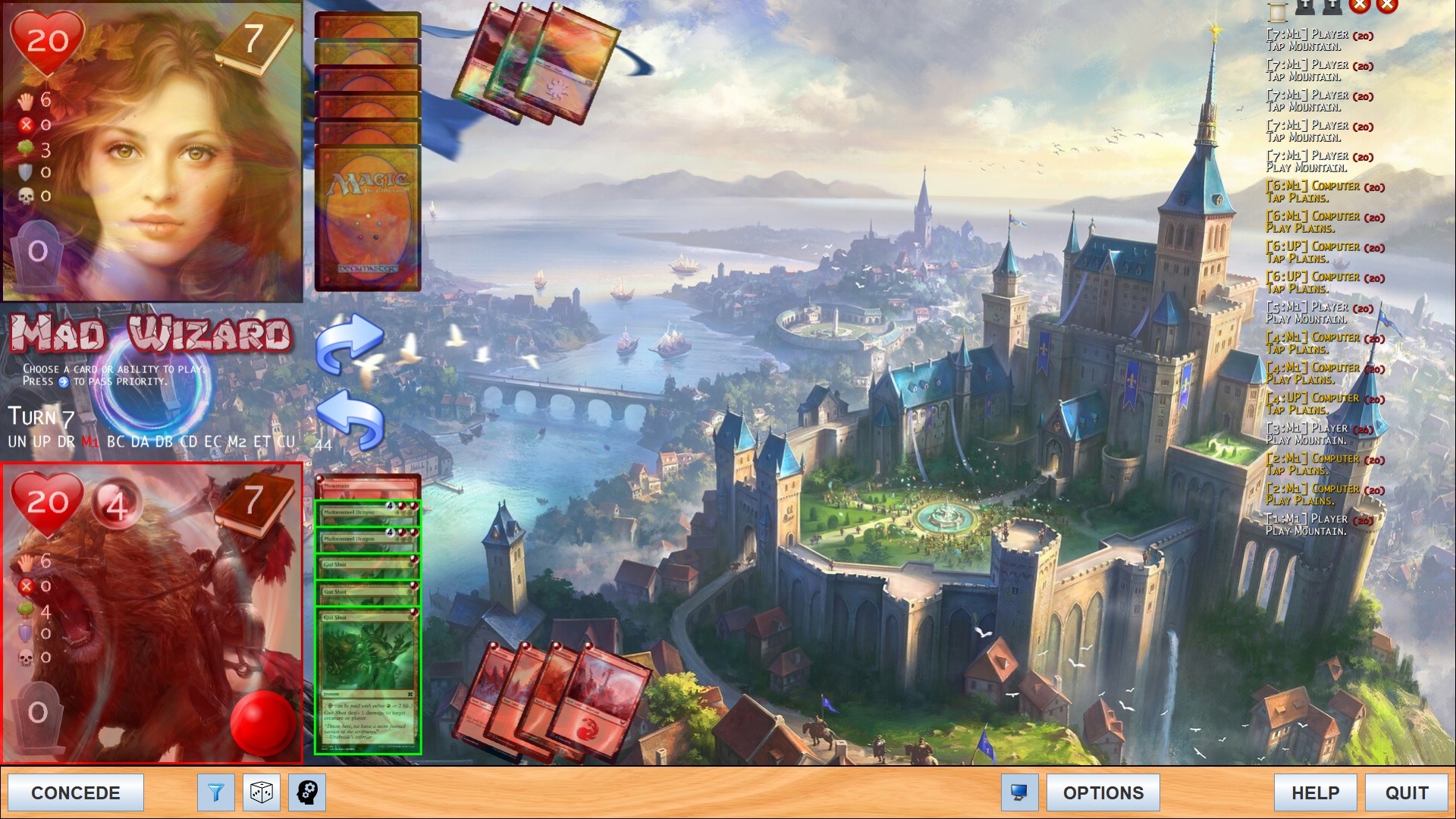Open the Options menu

point(1103,792)
